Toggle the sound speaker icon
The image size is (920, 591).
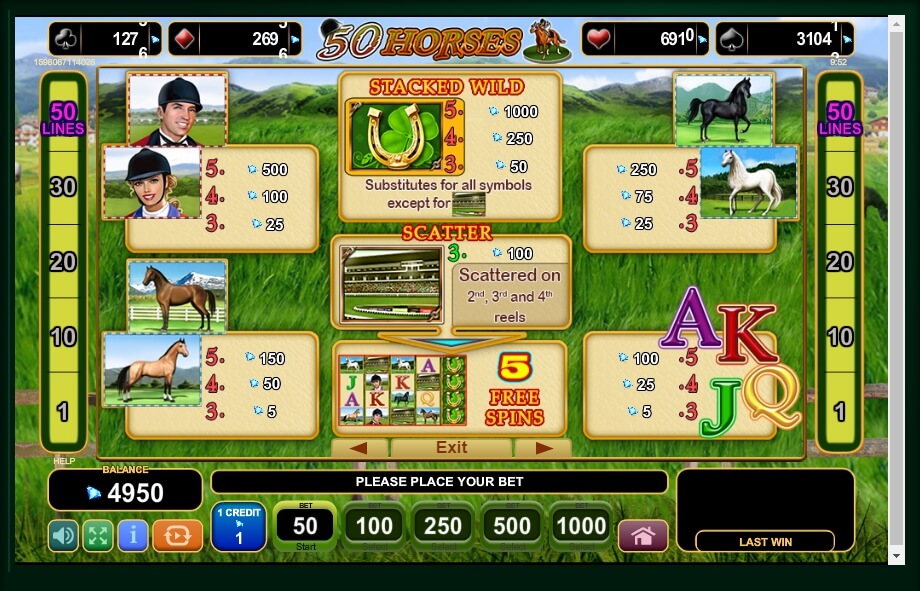point(63,536)
